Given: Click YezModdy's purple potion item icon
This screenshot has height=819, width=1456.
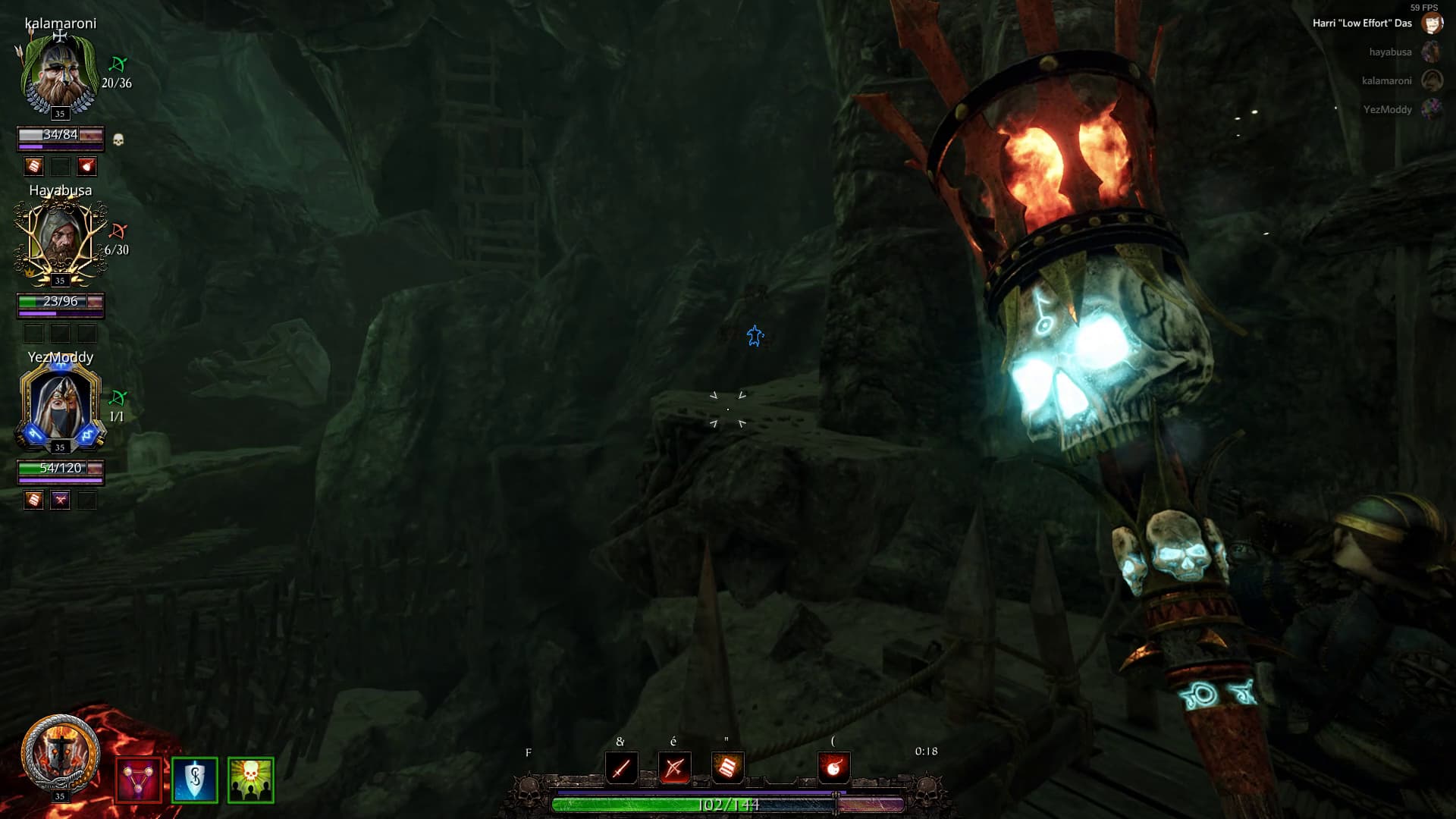Looking at the screenshot, I should [x=60, y=500].
